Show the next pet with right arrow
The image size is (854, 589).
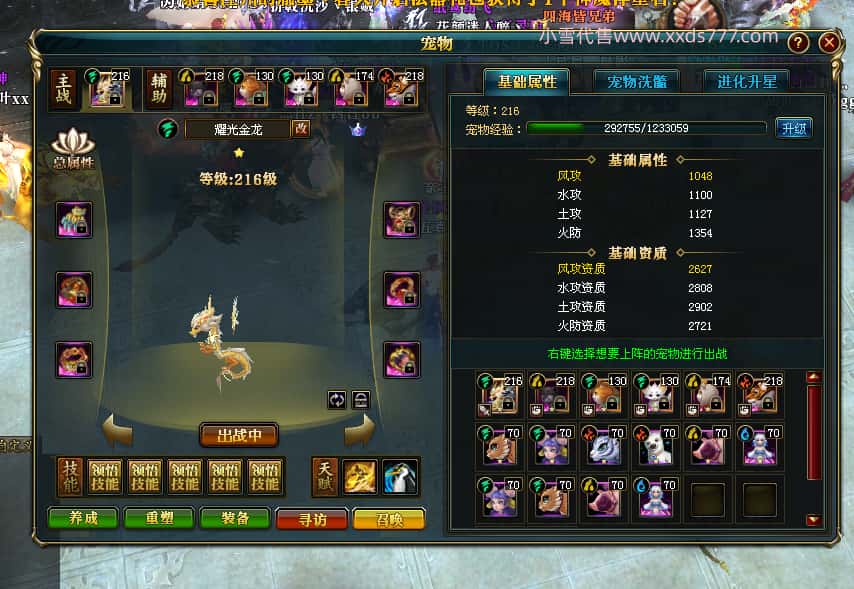359,431
